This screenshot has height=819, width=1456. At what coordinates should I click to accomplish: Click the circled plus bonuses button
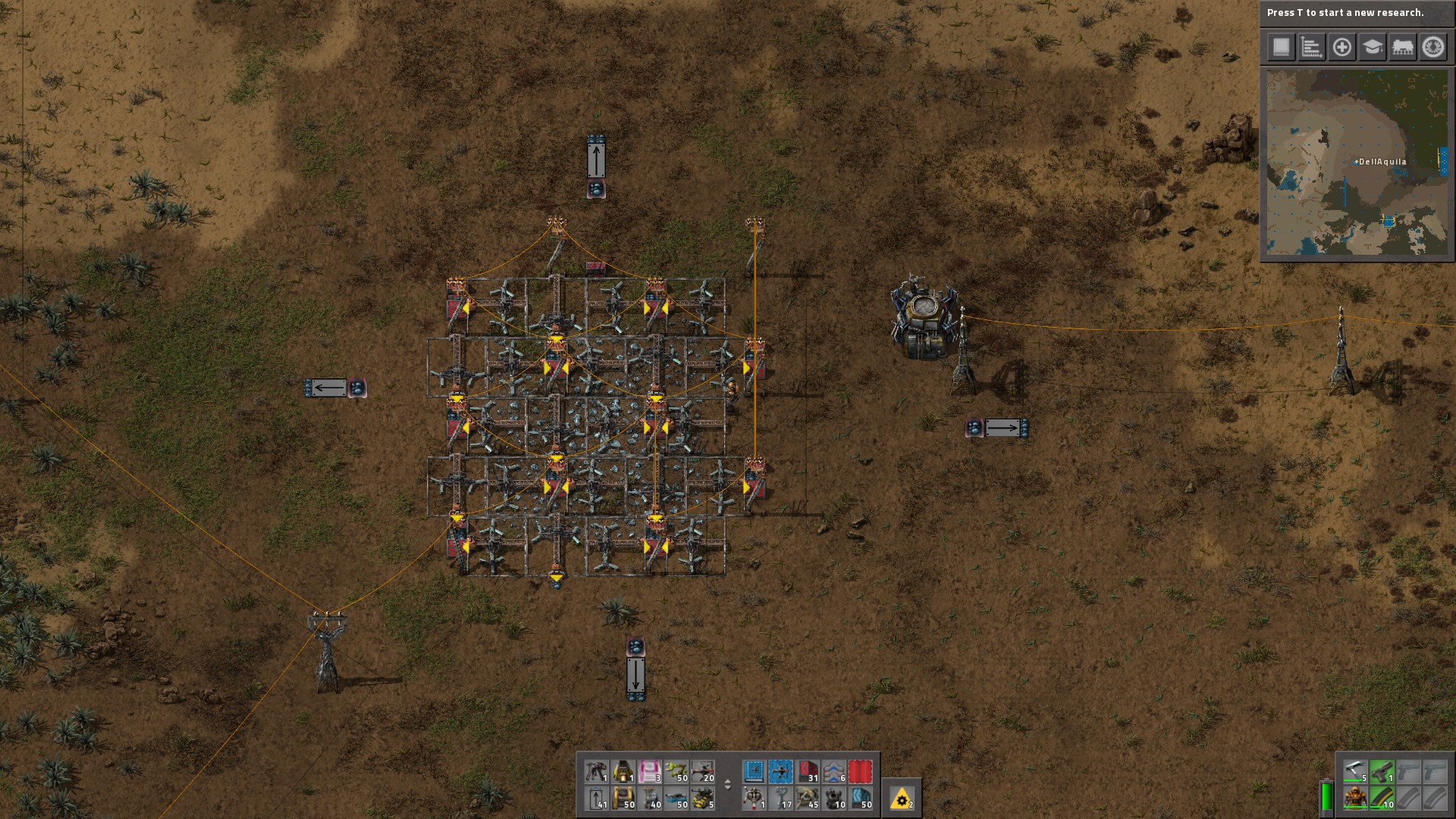[1341, 47]
